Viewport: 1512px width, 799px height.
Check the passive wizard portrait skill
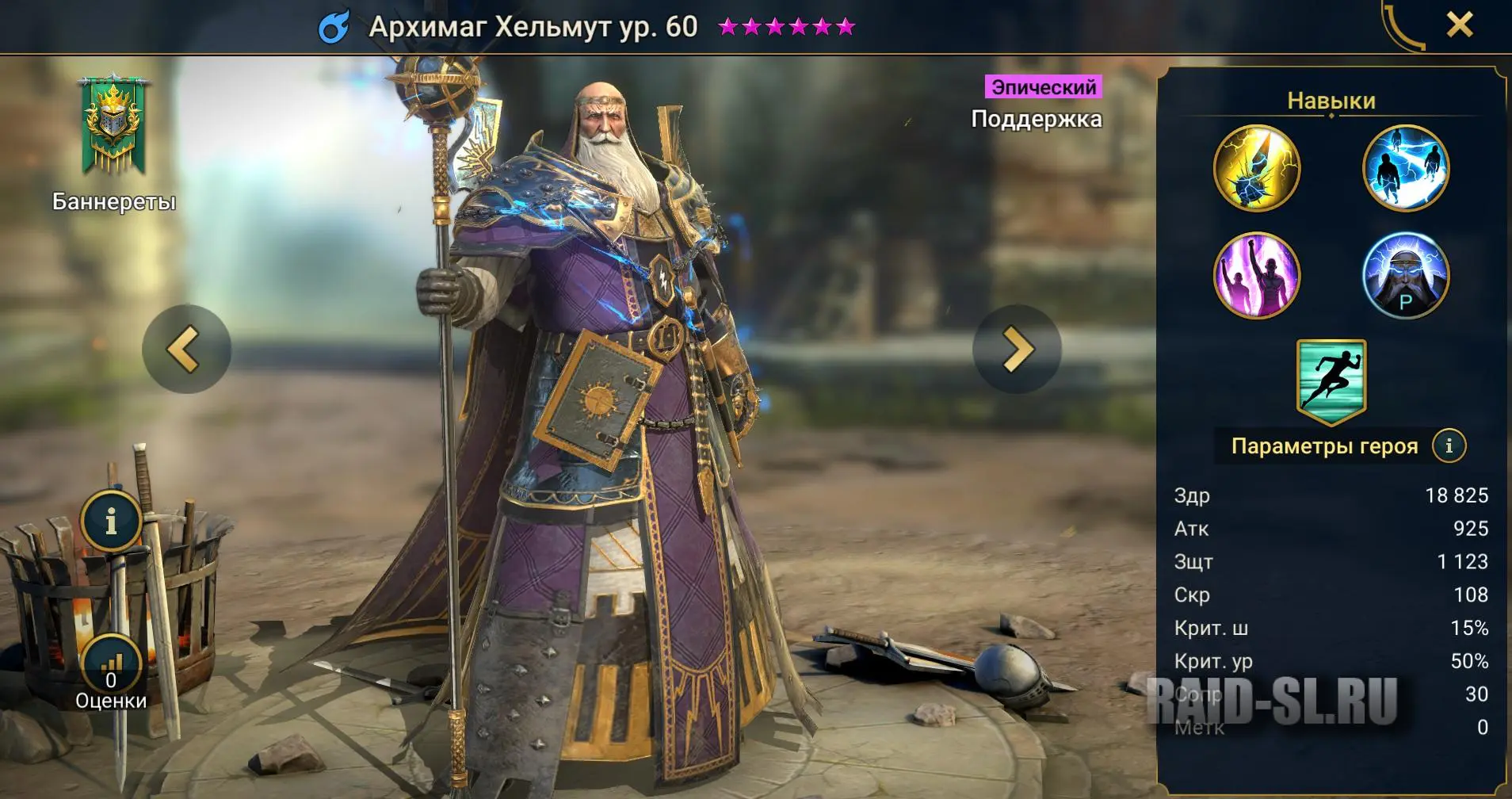[x=1405, y=276]
